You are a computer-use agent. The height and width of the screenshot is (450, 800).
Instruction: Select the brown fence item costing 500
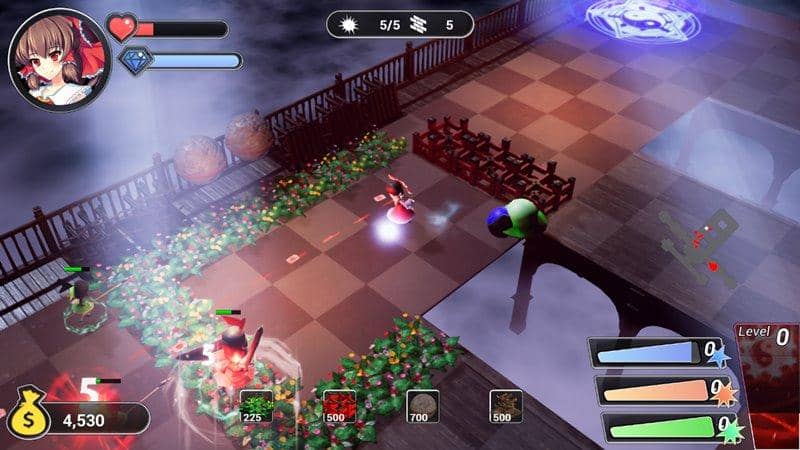(x=506, y=405)
